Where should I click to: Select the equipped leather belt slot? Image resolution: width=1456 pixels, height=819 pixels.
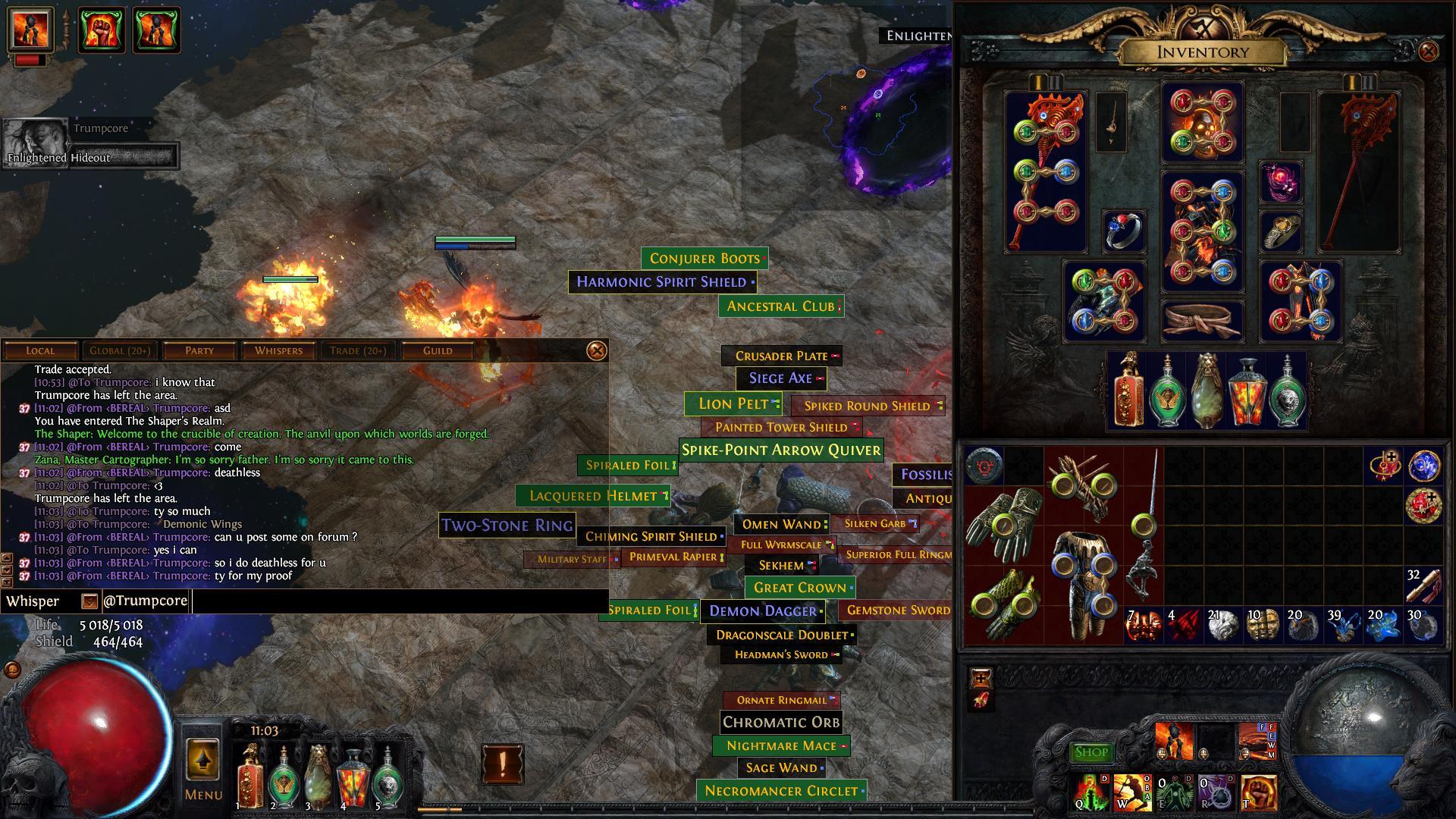click(x=1202, y=319)
